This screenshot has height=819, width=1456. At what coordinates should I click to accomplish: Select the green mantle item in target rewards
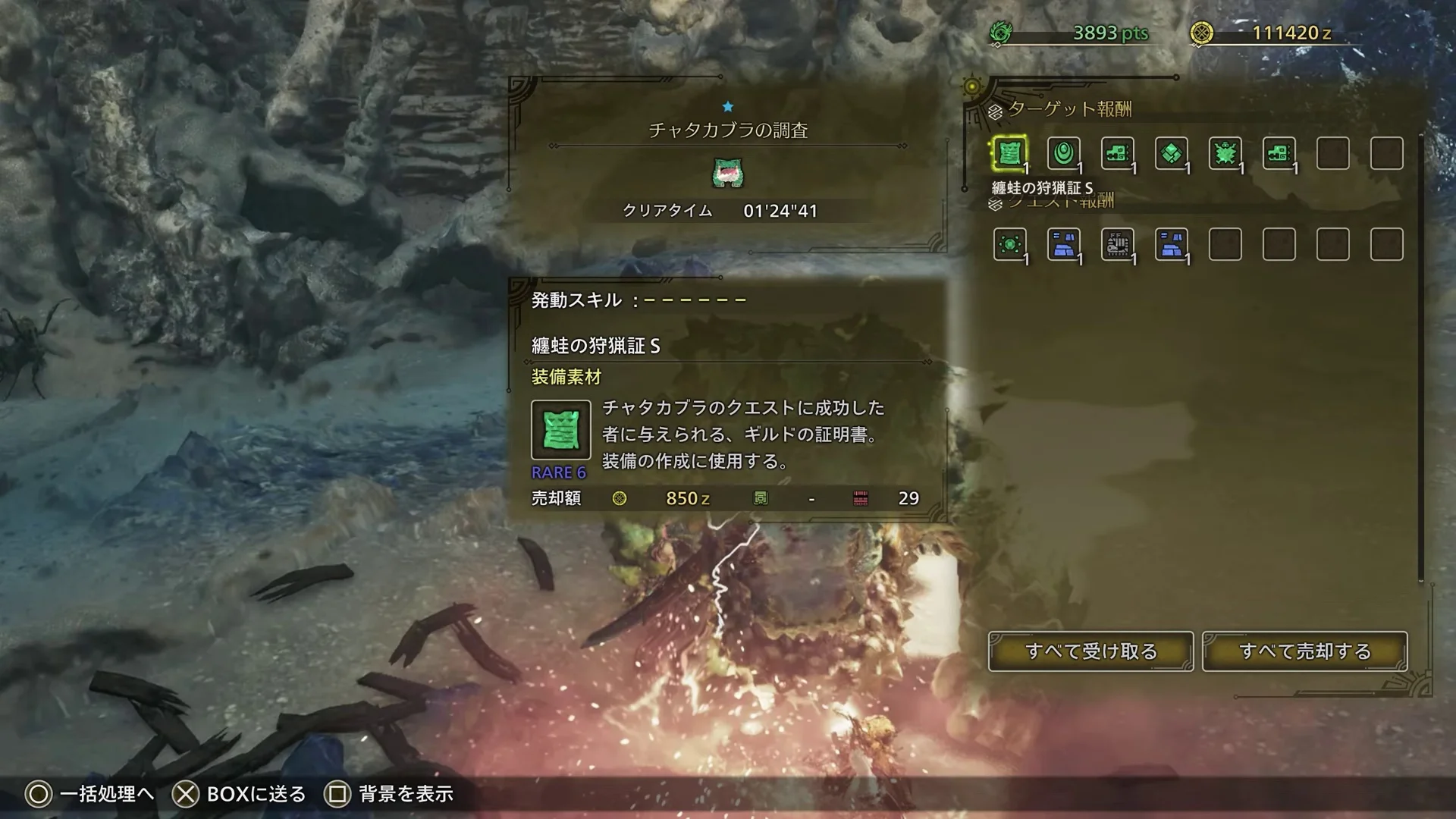tap(1063, 154)
